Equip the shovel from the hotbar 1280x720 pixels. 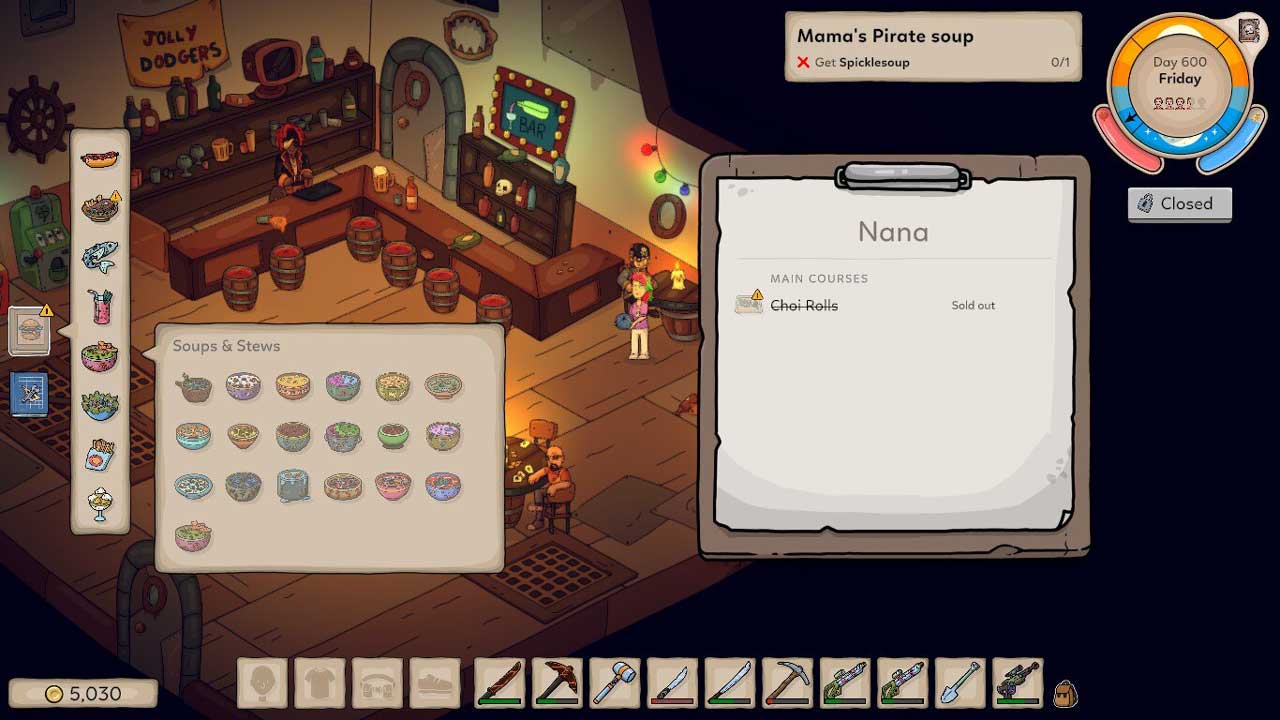point(962,684)
